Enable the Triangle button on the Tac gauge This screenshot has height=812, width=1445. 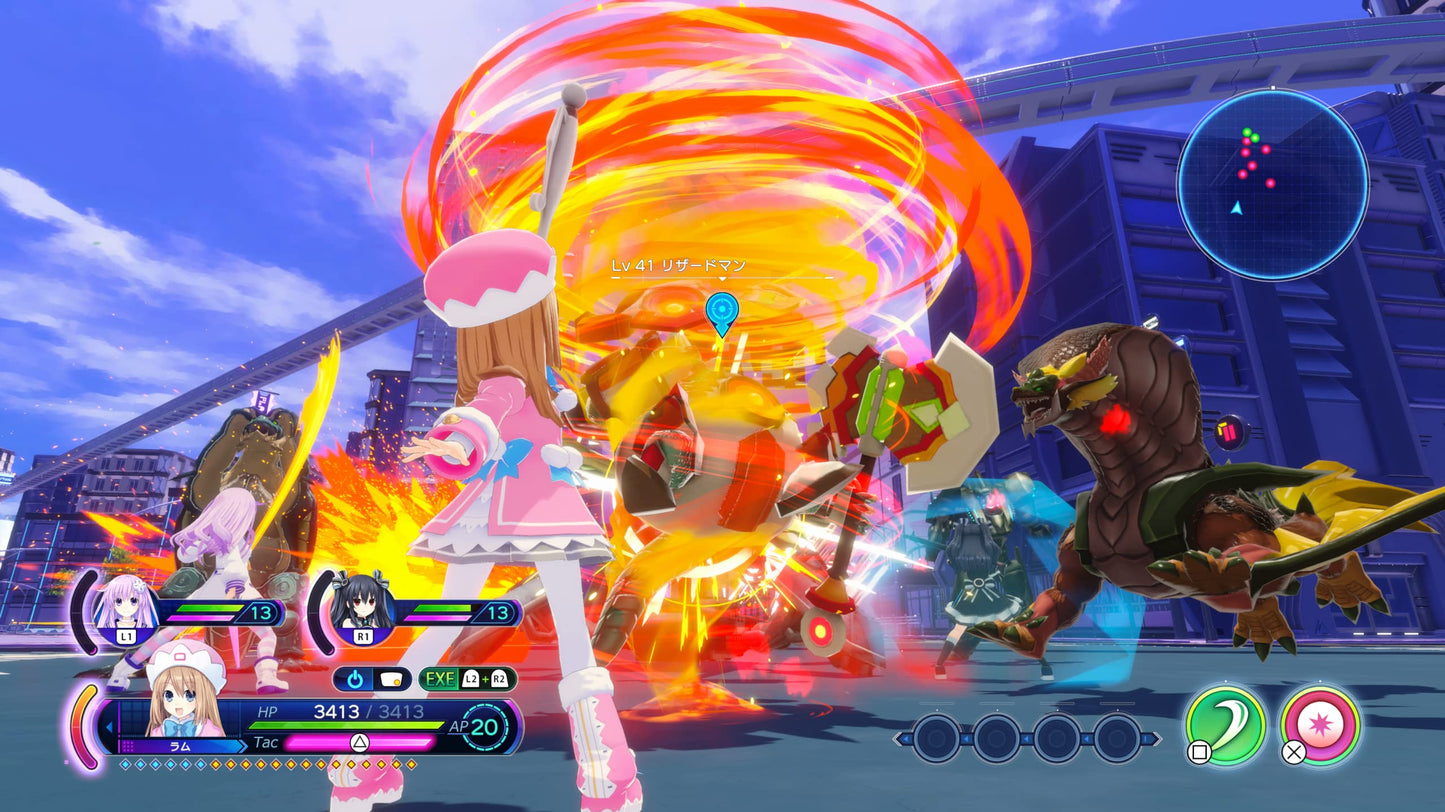tap(359, 741)
